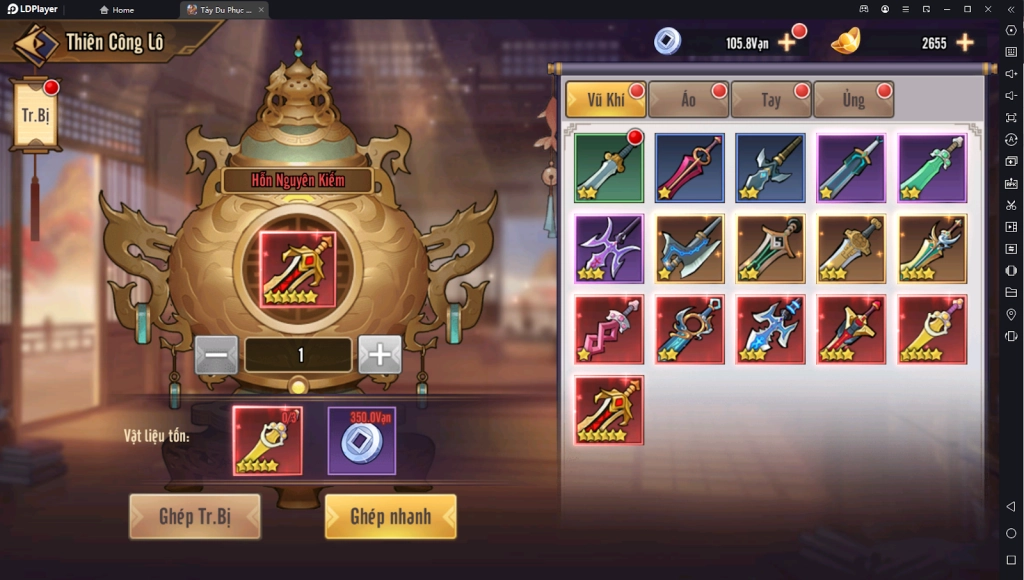Viewport: 1024px width, 580px height.
Task: Pick the pink chain one-star weapon
Action: 609,329
